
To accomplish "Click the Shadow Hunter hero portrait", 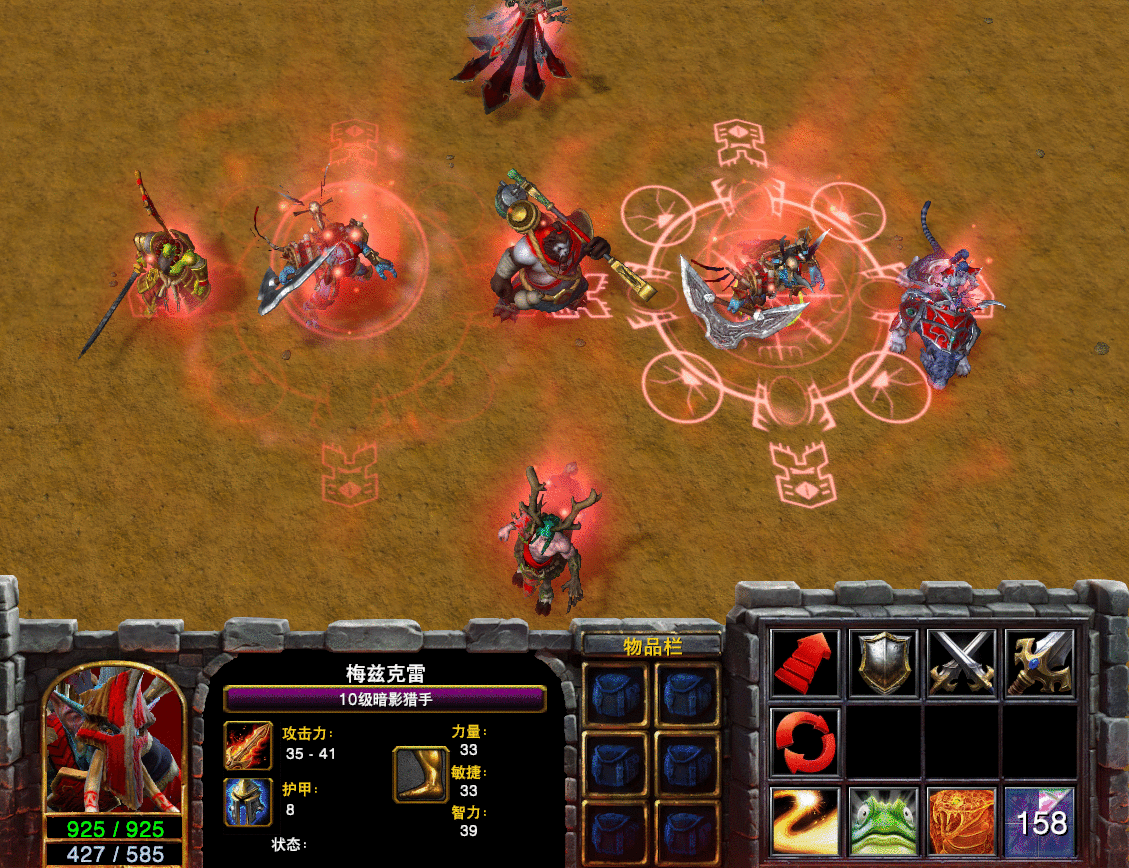I will (114, 740).
